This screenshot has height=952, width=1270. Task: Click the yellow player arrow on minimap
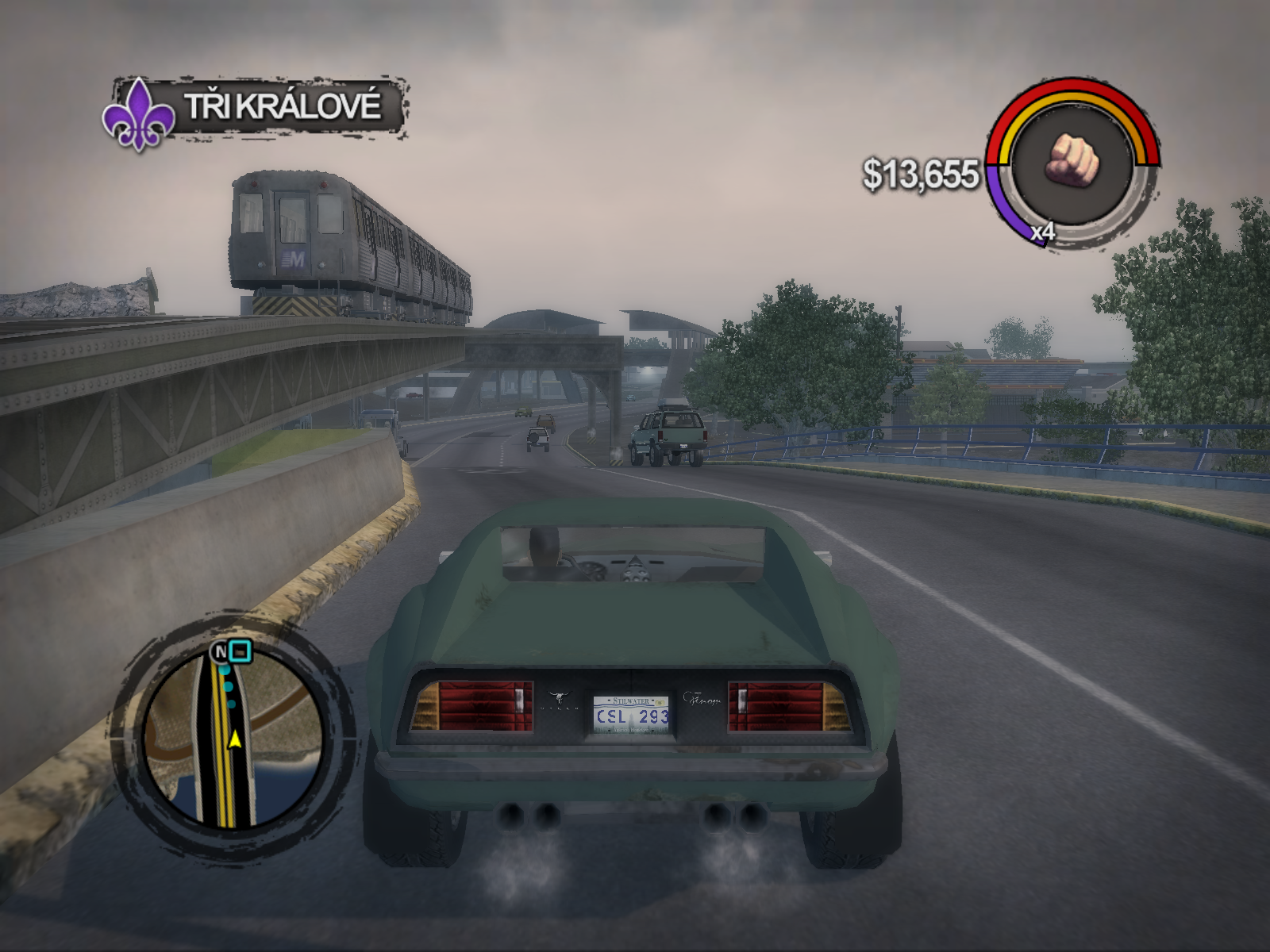coord(235,739)
